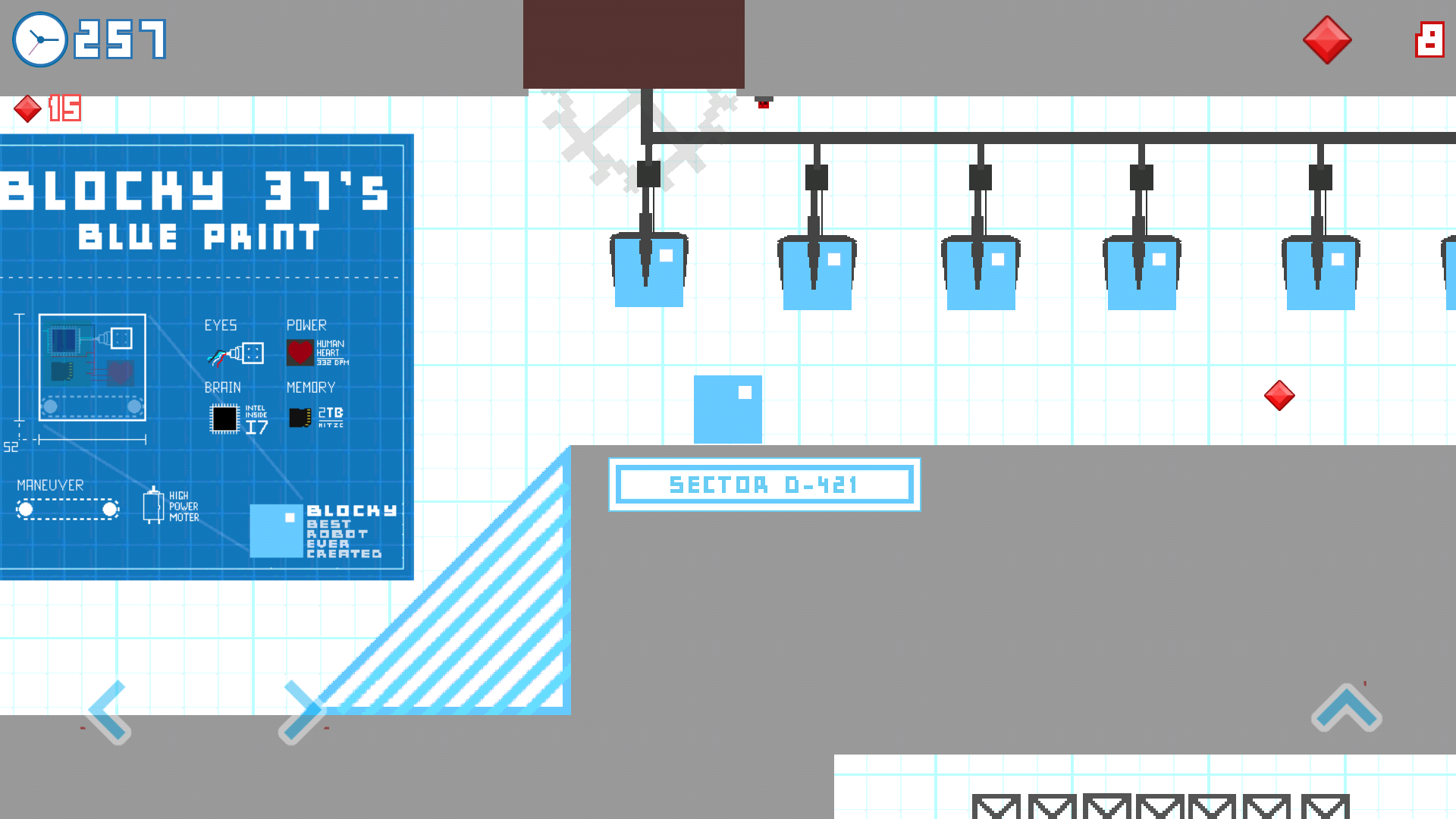Click the Blocky robot logo square on blueprint

(x=276, y=531)
